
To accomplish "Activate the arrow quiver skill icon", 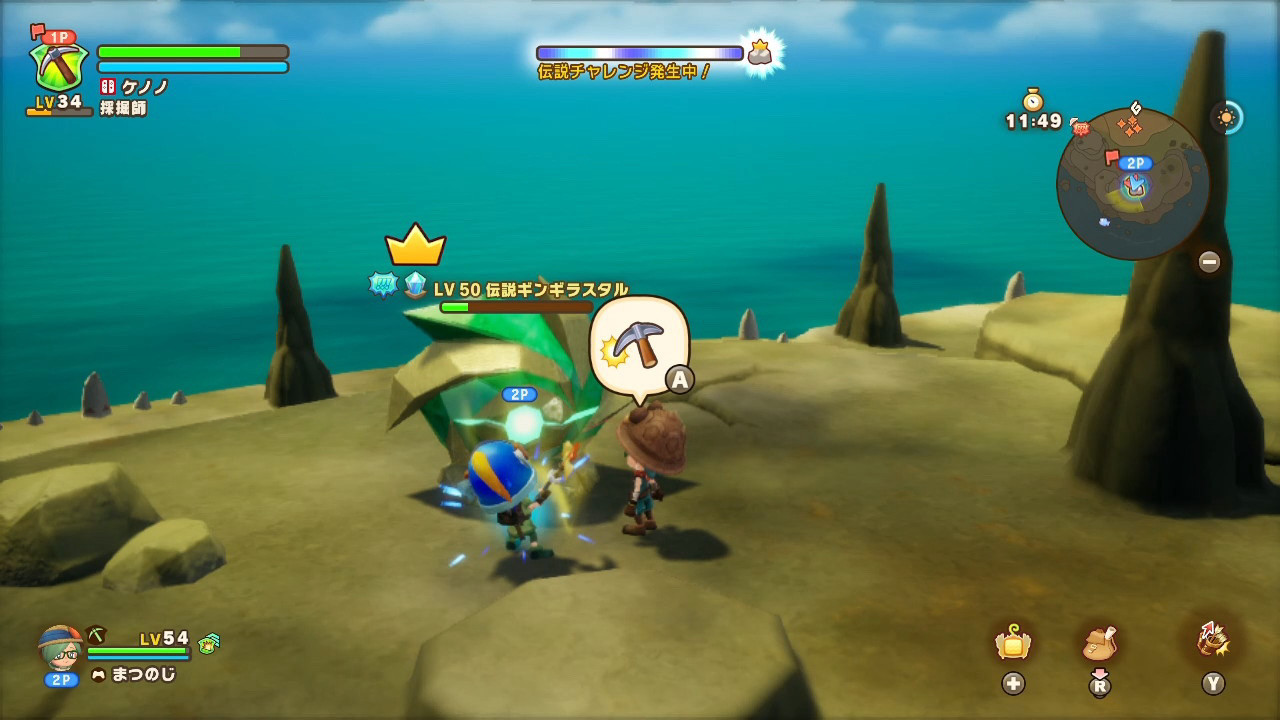I will coord(1213,640).
